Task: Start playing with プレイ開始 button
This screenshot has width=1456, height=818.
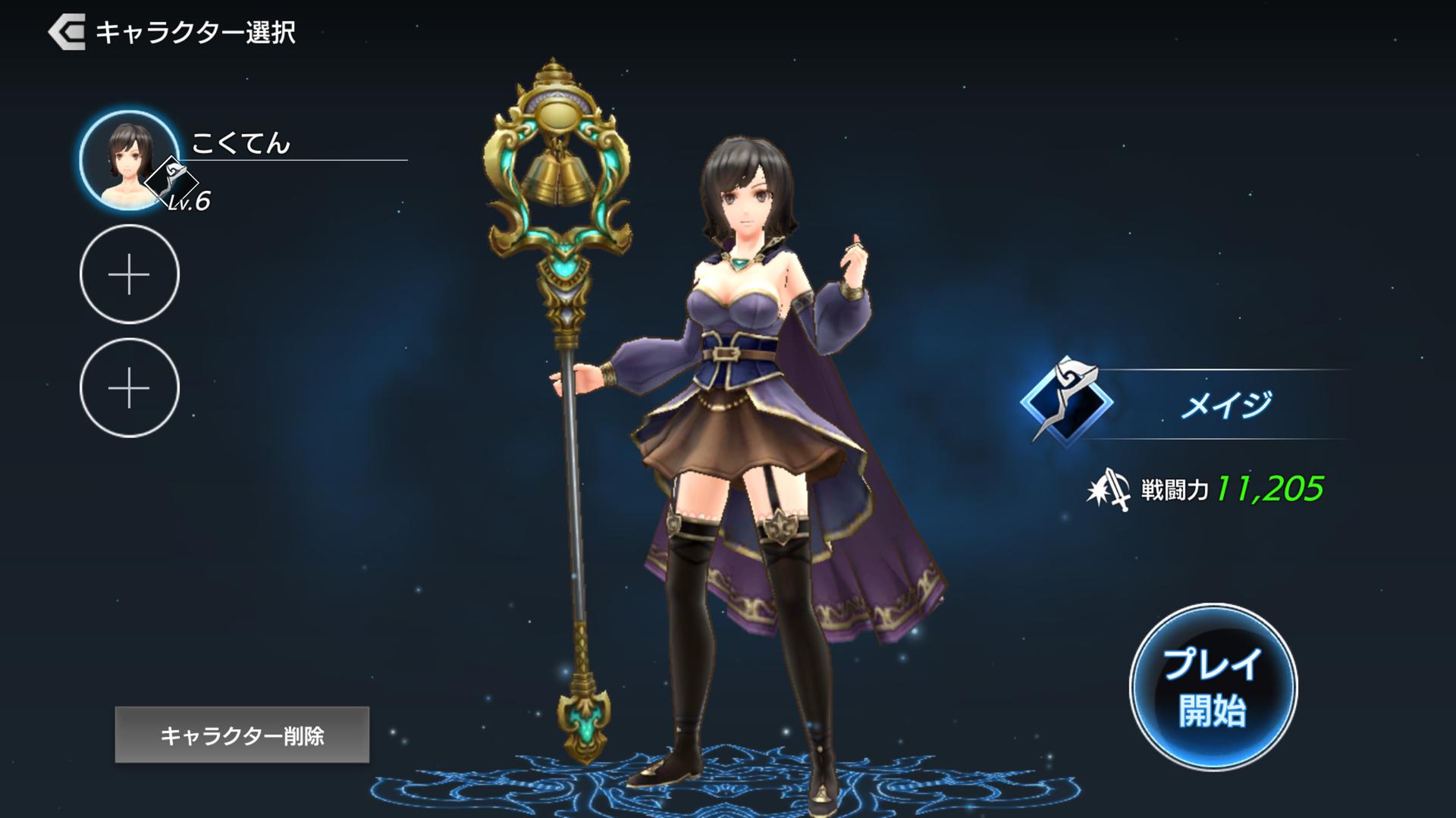Action: (1212, 688)
